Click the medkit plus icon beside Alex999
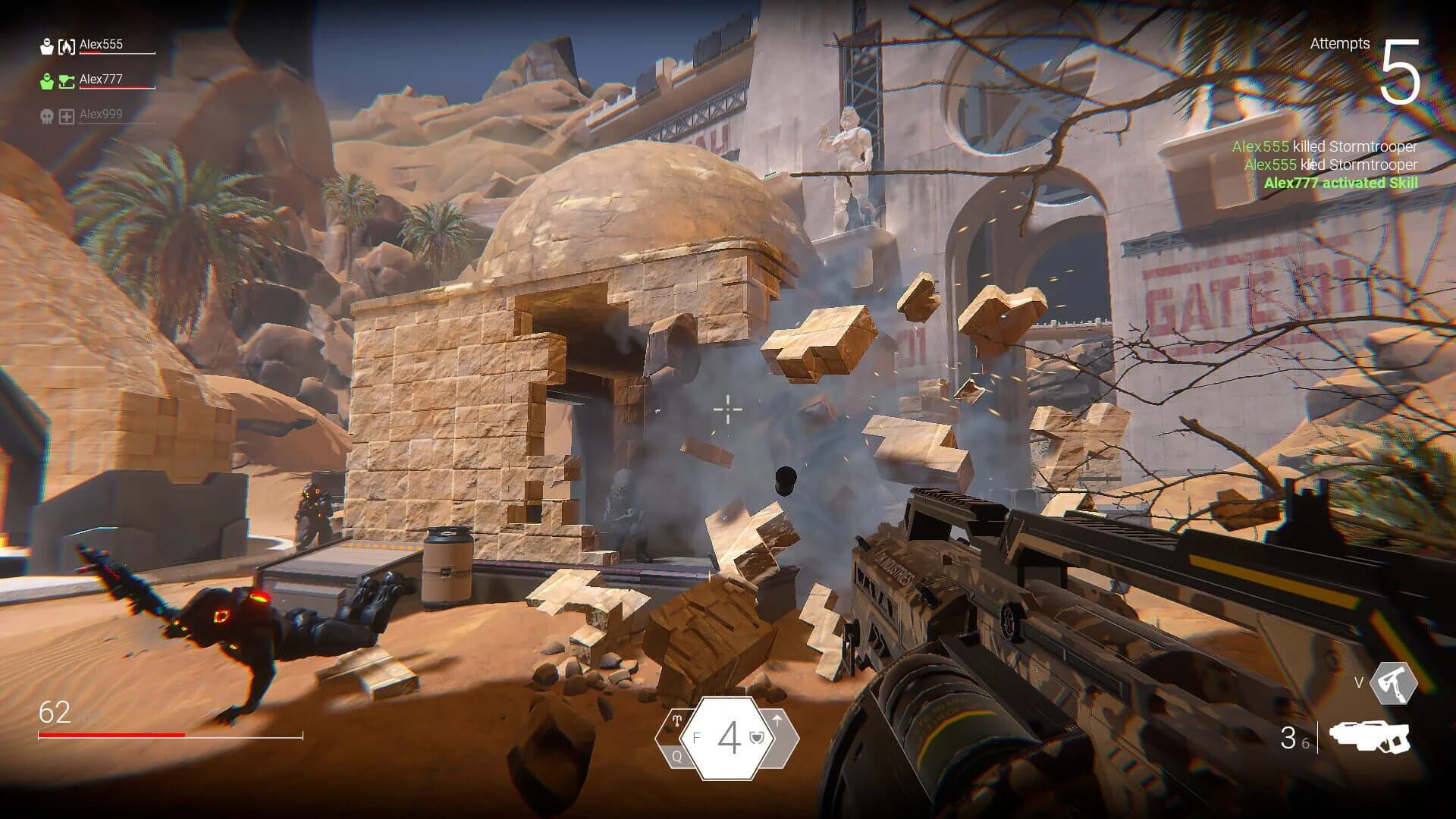 67,117
